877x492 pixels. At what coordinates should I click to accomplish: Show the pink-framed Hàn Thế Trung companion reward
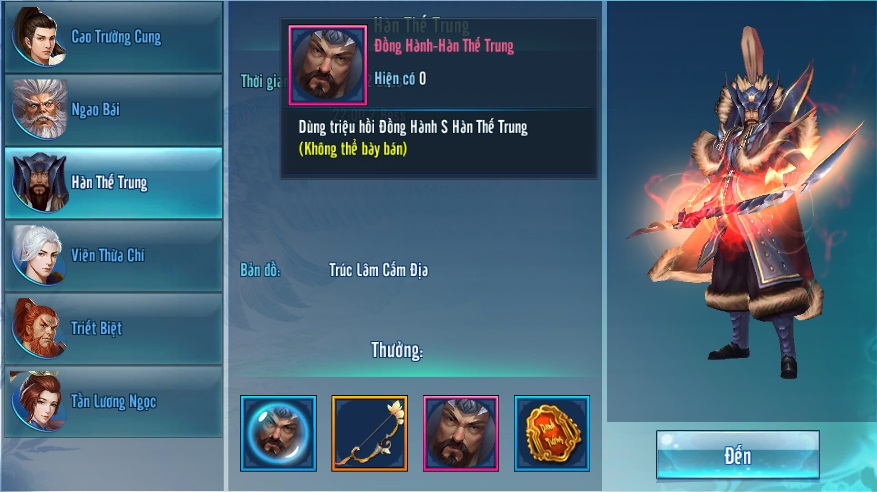(461, 433)
